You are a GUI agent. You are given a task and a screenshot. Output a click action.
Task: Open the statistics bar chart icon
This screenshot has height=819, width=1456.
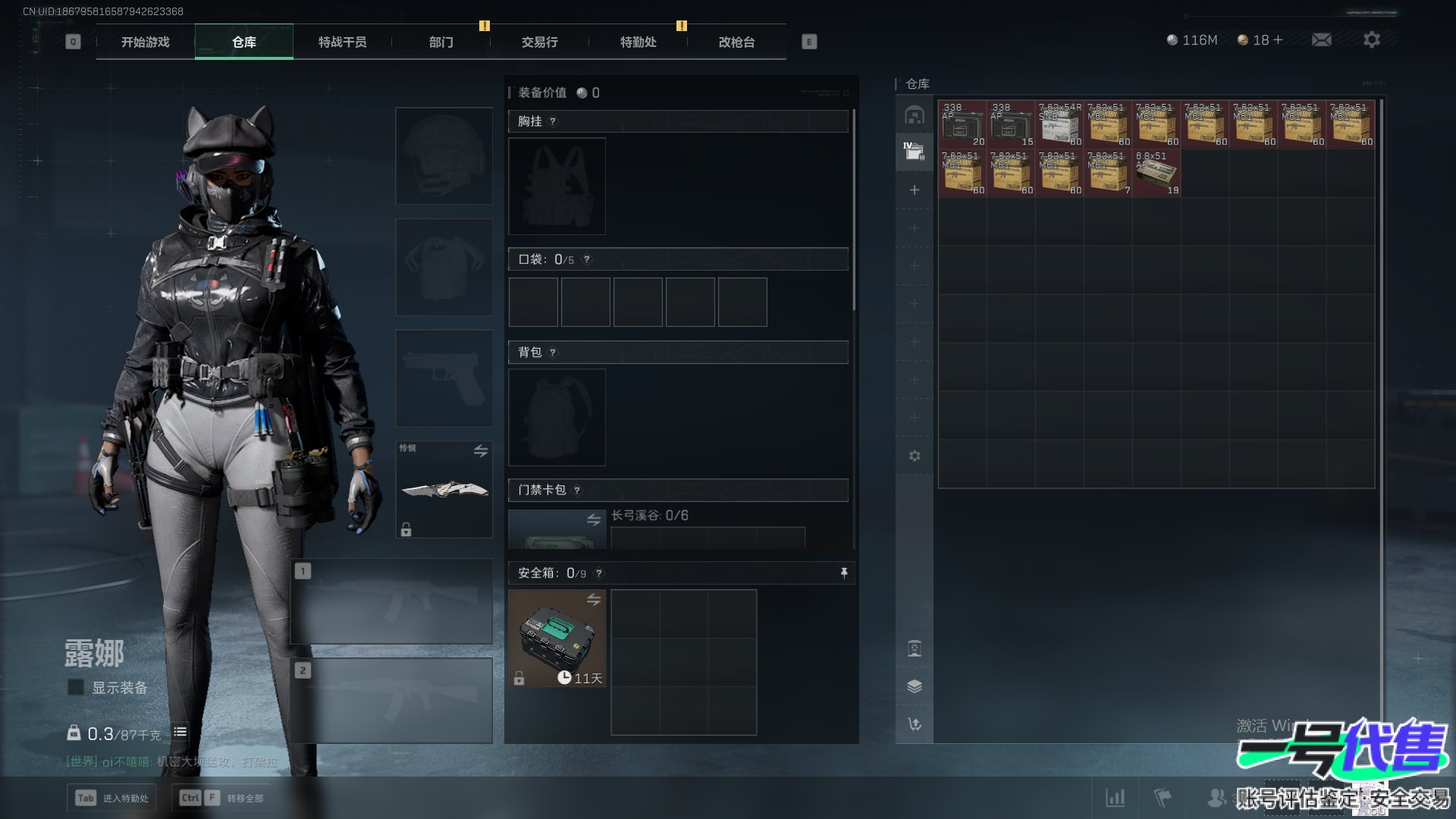[1116, 798]
